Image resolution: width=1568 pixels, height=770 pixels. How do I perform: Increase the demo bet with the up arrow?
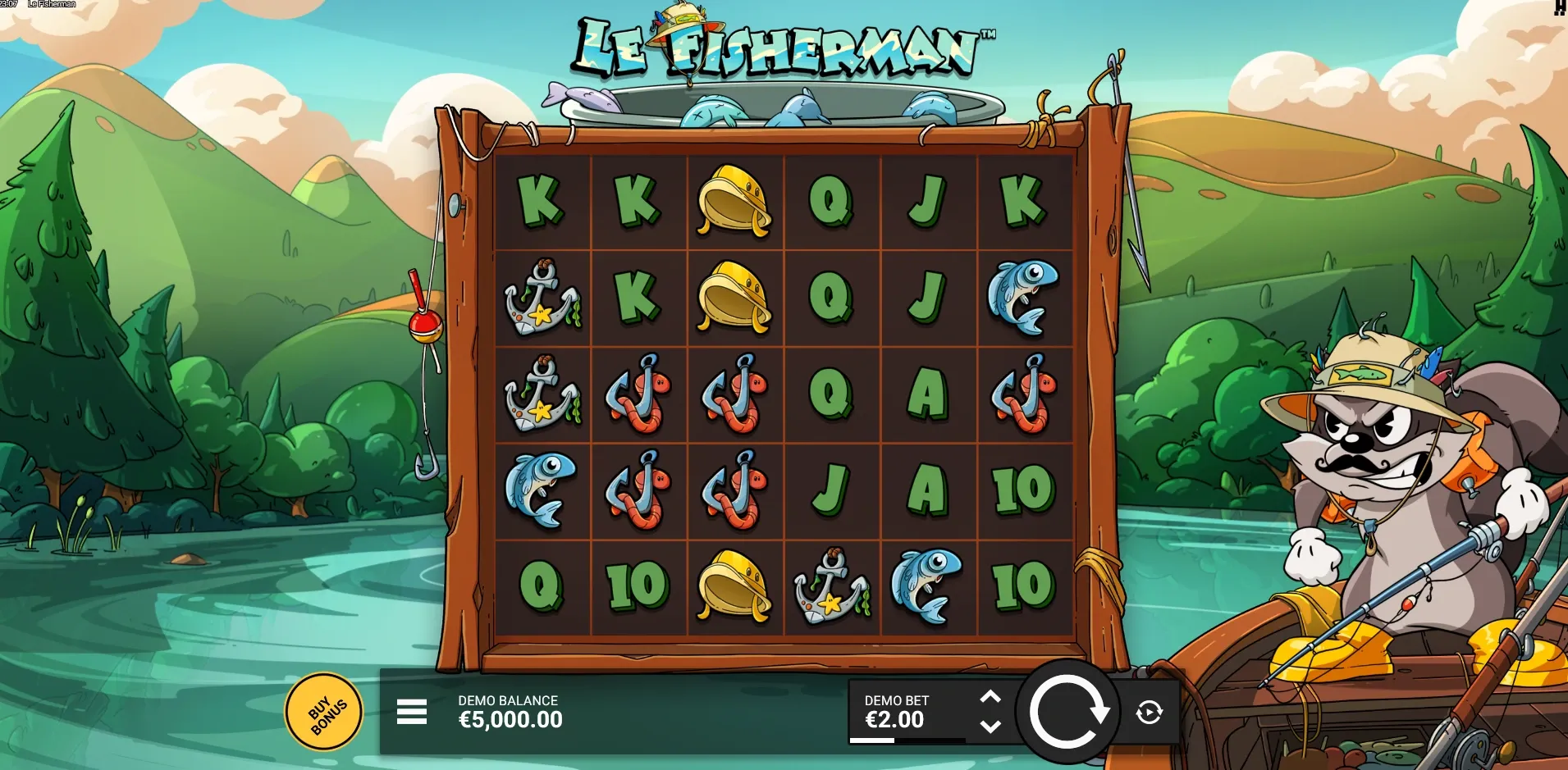[990, 698]
